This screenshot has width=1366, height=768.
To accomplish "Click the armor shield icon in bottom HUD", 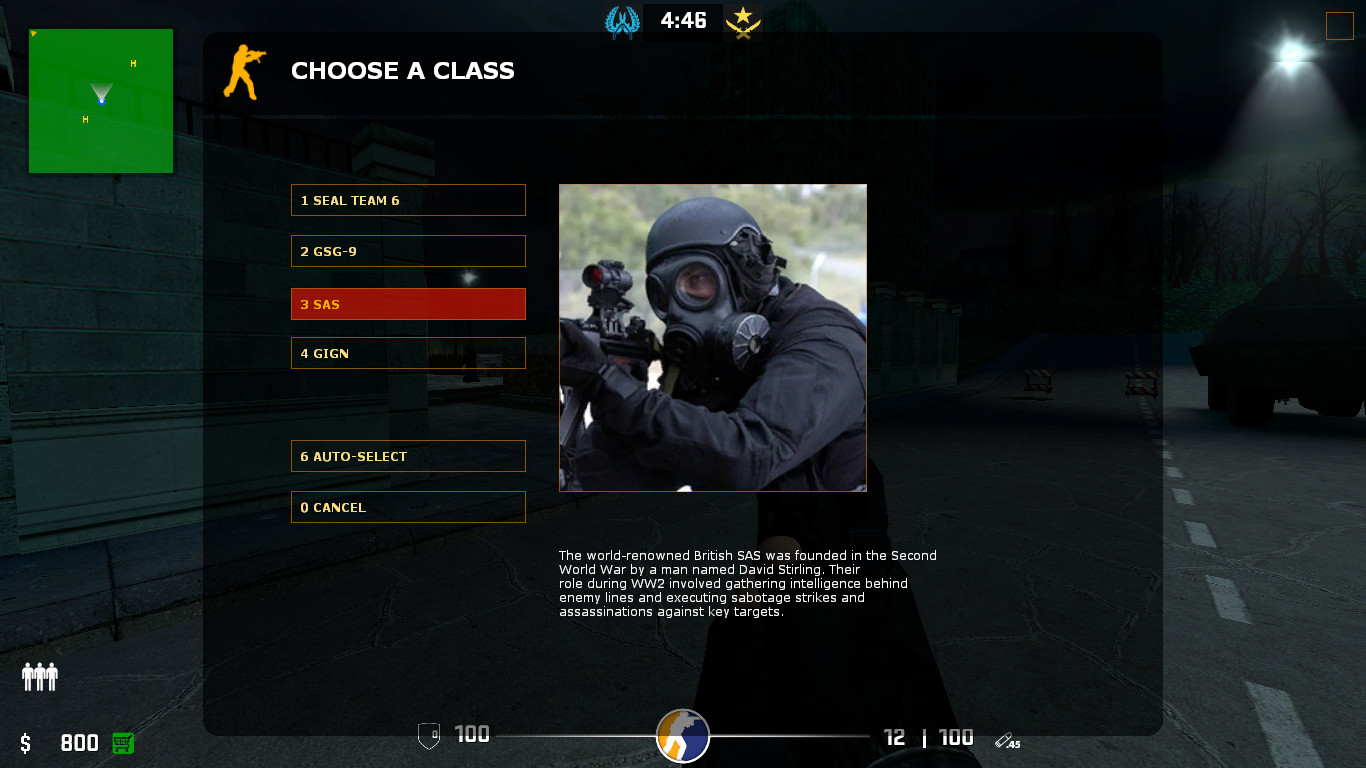I will pos(430,734).
